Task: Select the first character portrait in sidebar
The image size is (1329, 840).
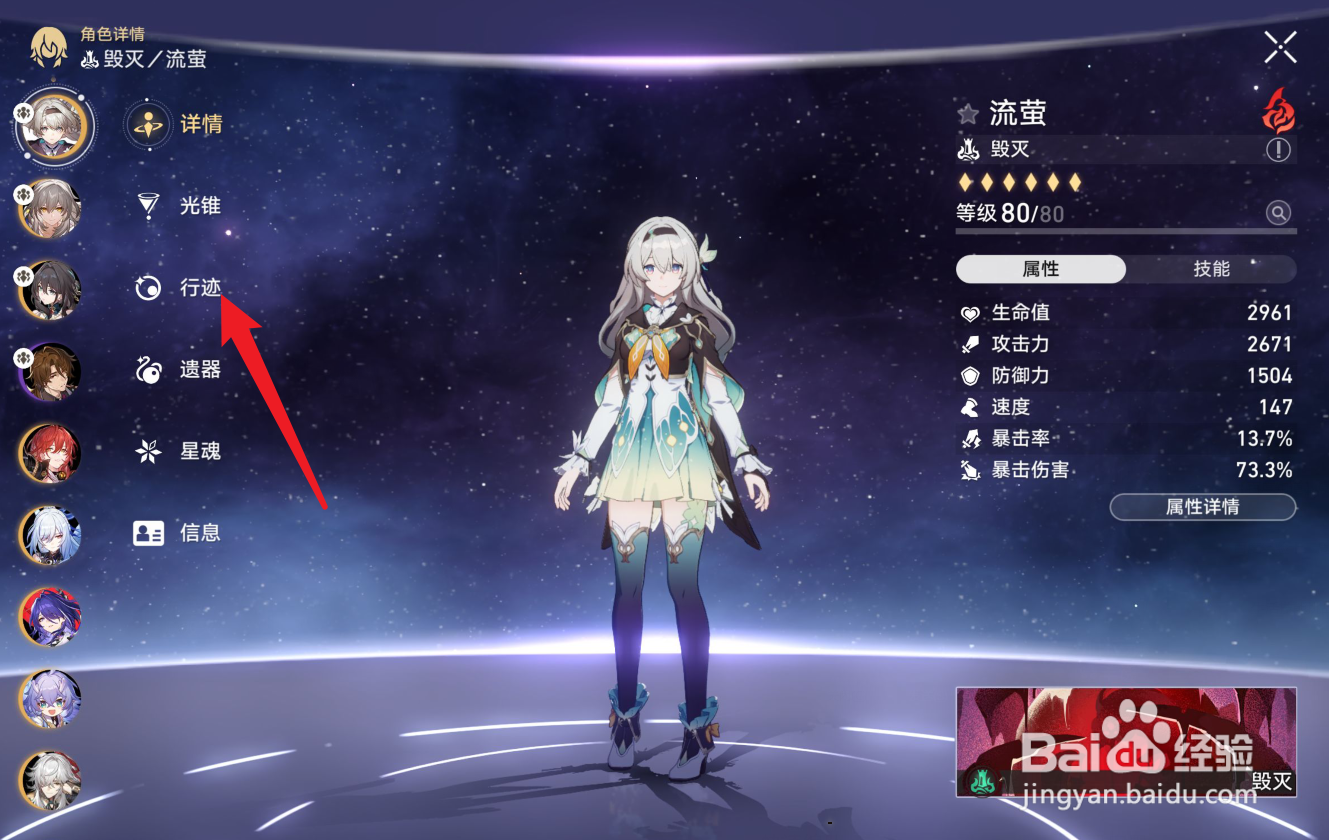Action: point(52,125)
